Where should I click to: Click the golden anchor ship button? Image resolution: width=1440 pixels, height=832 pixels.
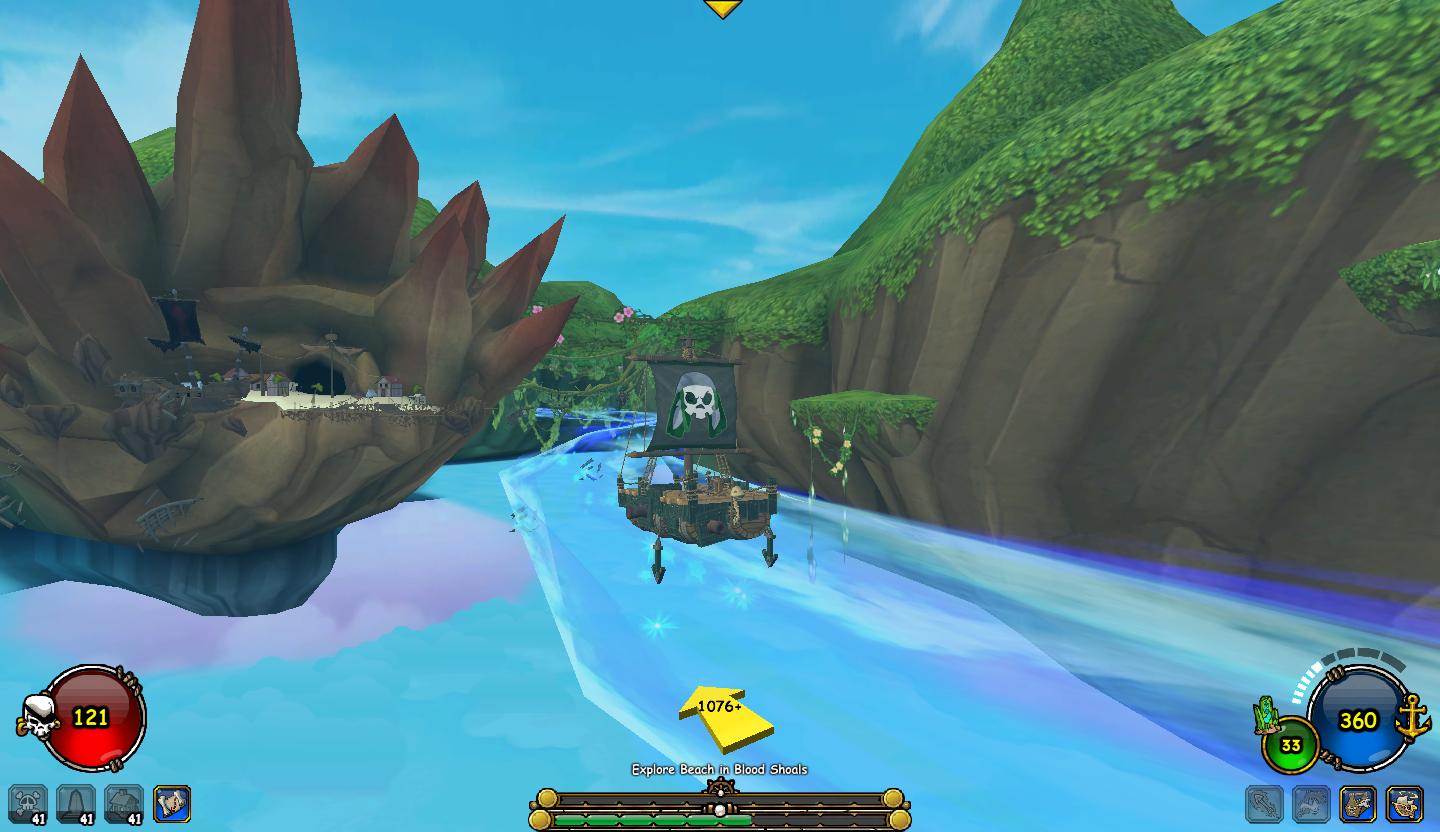click(1413, 720)
